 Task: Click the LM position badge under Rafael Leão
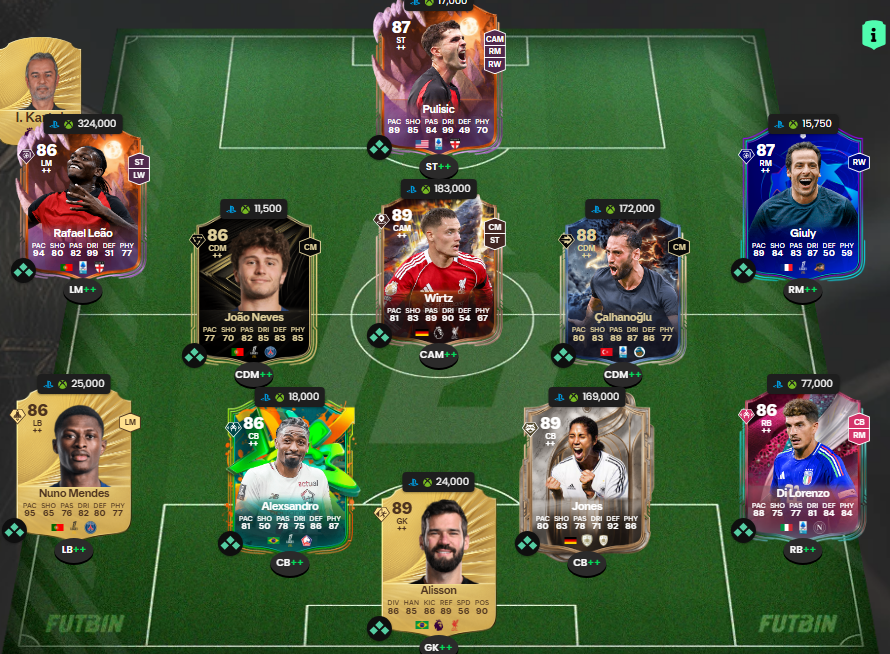pyautogui.click(x=83, y=290)
